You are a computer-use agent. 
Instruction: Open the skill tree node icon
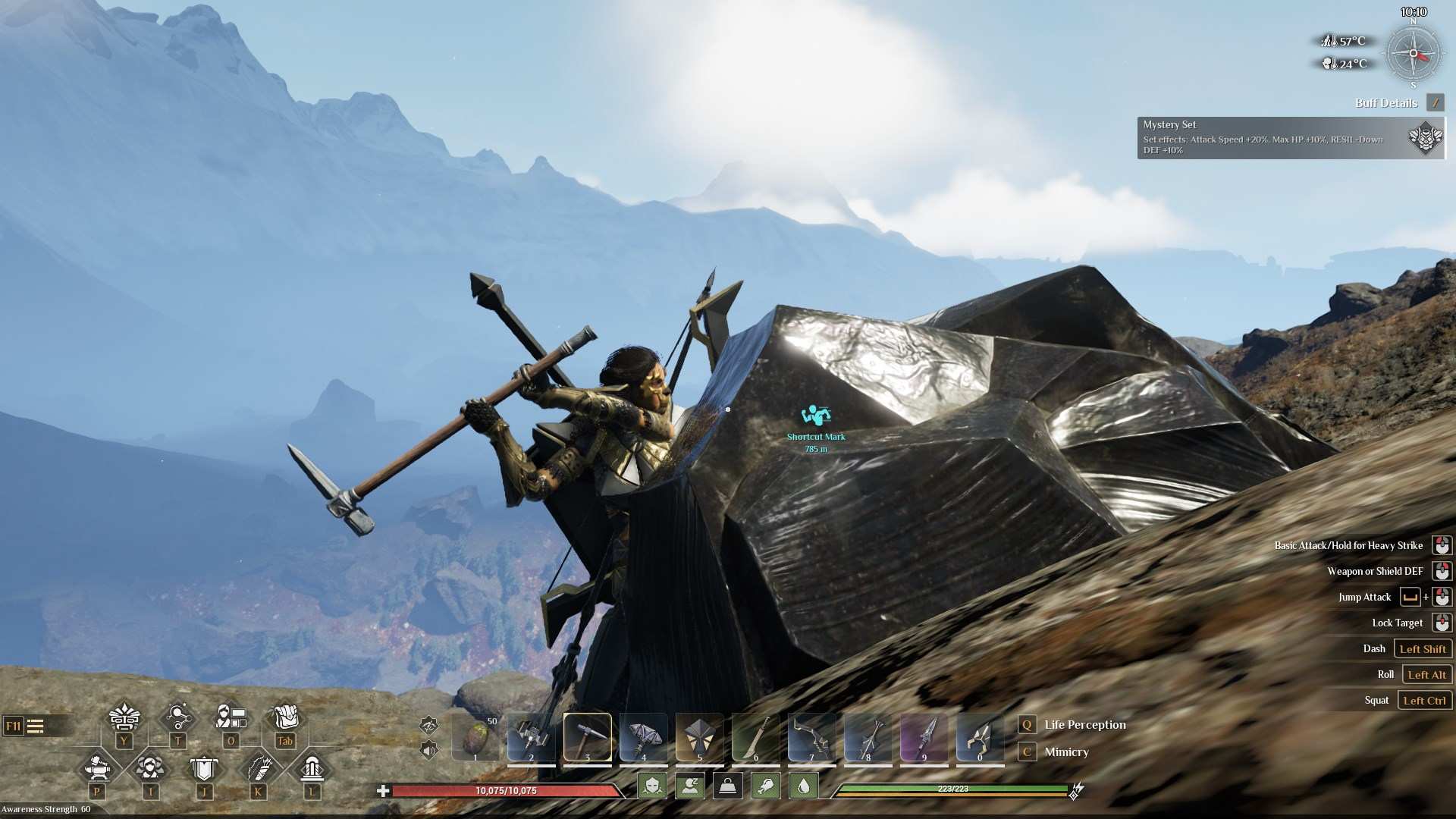(x=177, y=717)
